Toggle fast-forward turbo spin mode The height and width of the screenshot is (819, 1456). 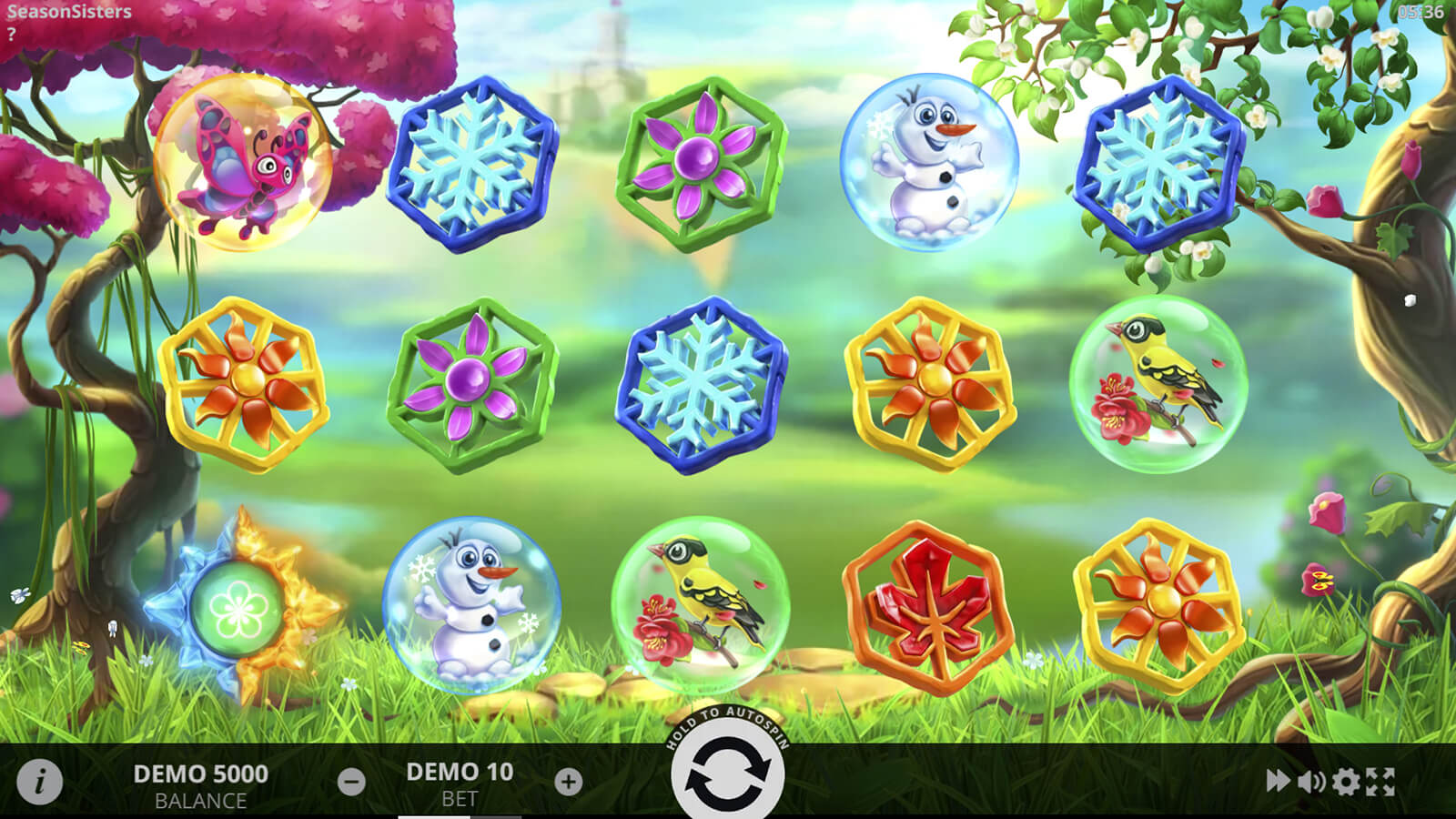(1278, 781)
